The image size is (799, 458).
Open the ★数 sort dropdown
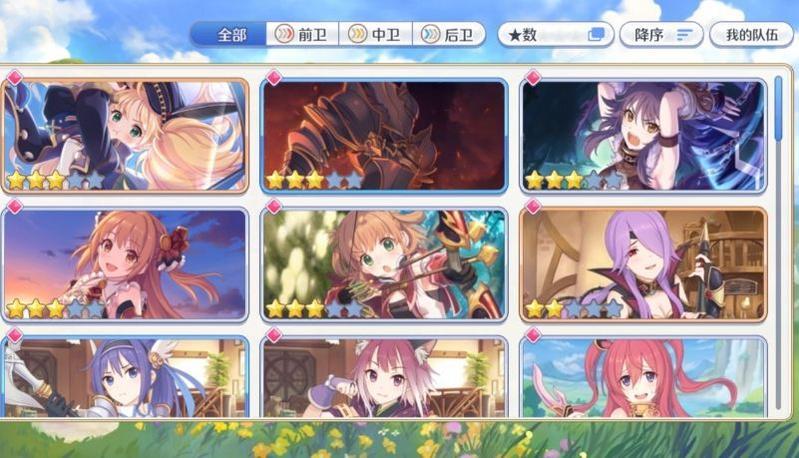tap(556, 34)
